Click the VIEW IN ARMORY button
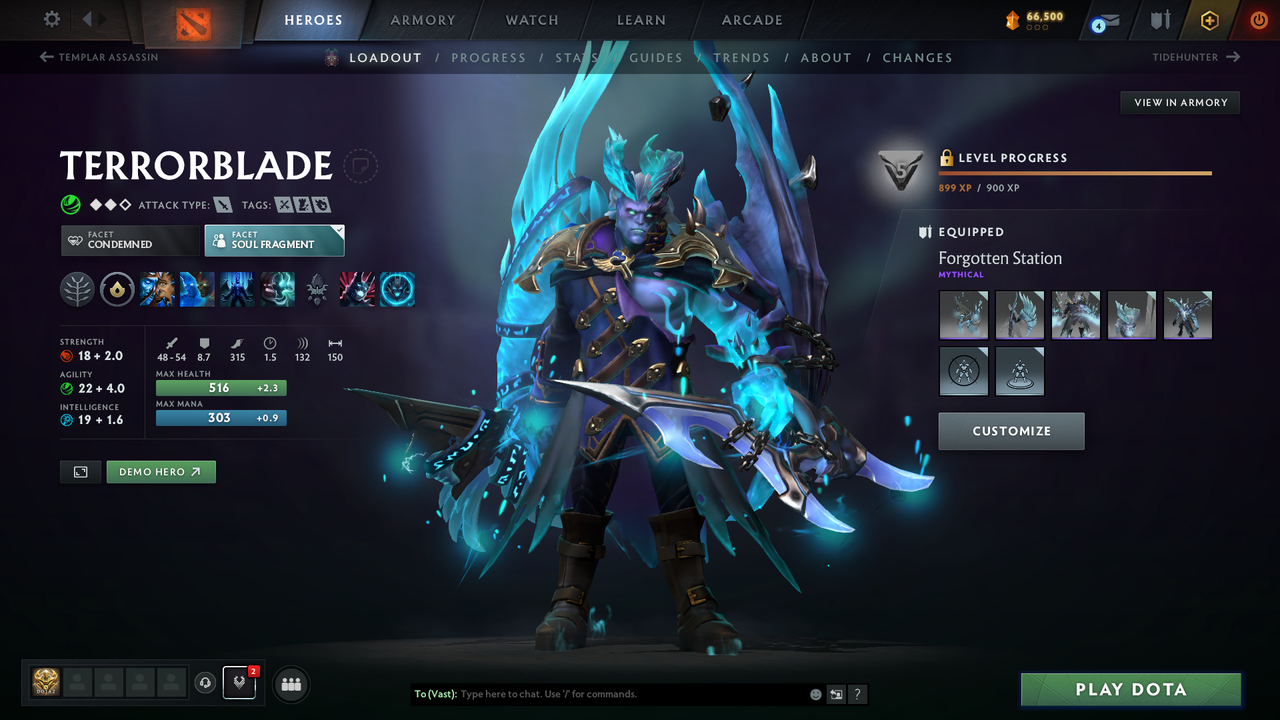Viewport: 1280px width, 720px height. [1179, 102]
